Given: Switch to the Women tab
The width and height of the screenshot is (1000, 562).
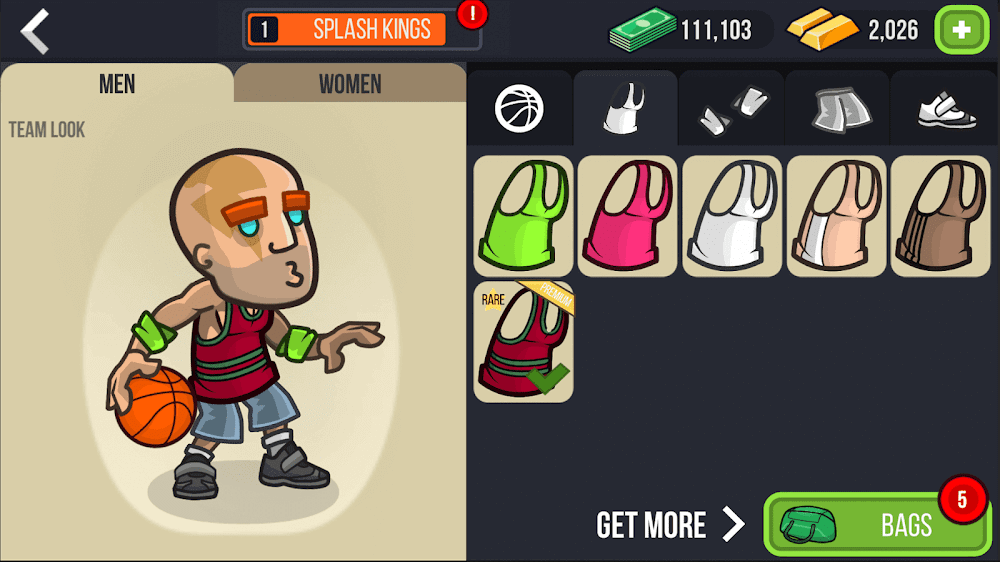Looking at the screenshot, I should [x=349, y=84].
